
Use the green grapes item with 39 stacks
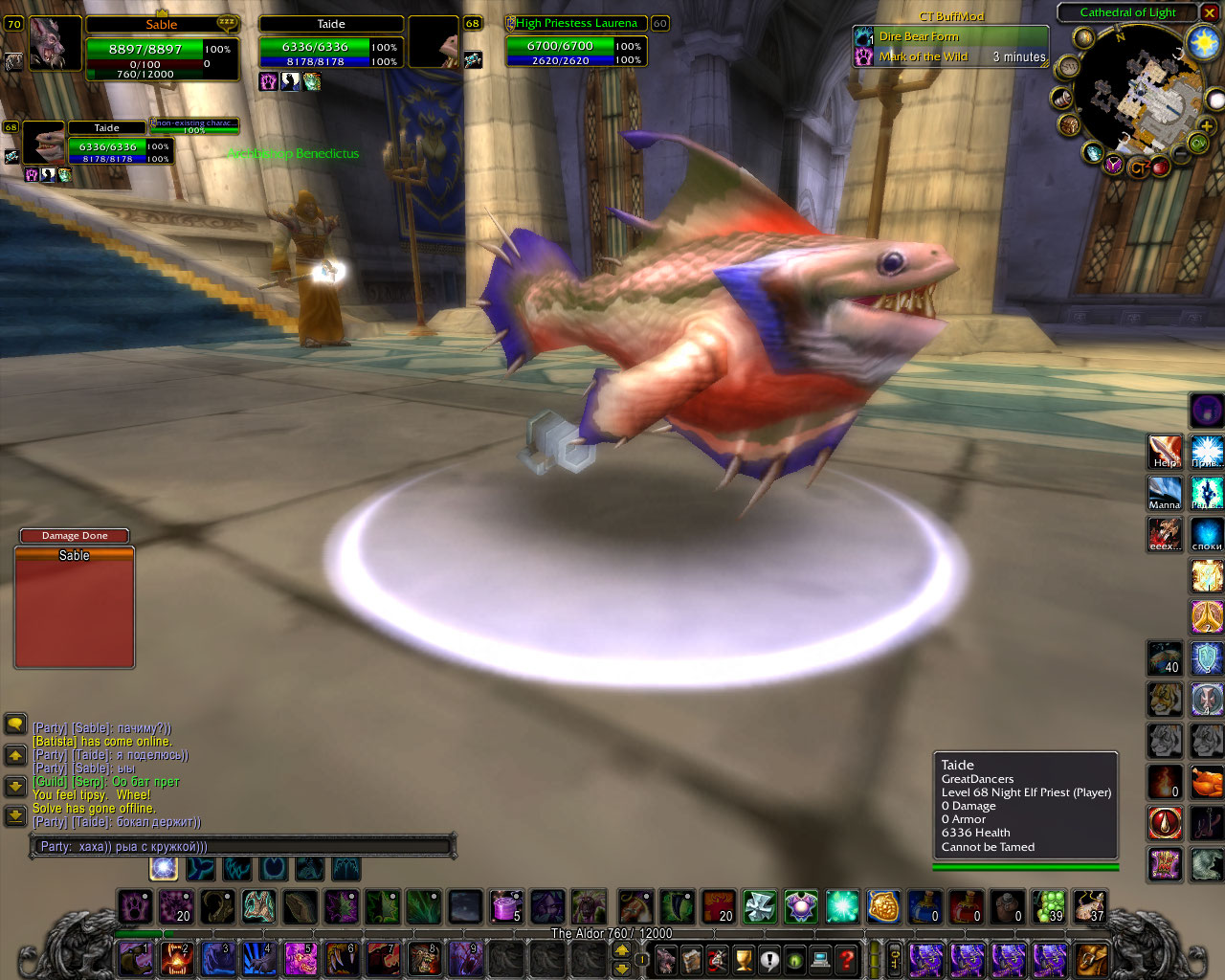[x=1050, y=905]
